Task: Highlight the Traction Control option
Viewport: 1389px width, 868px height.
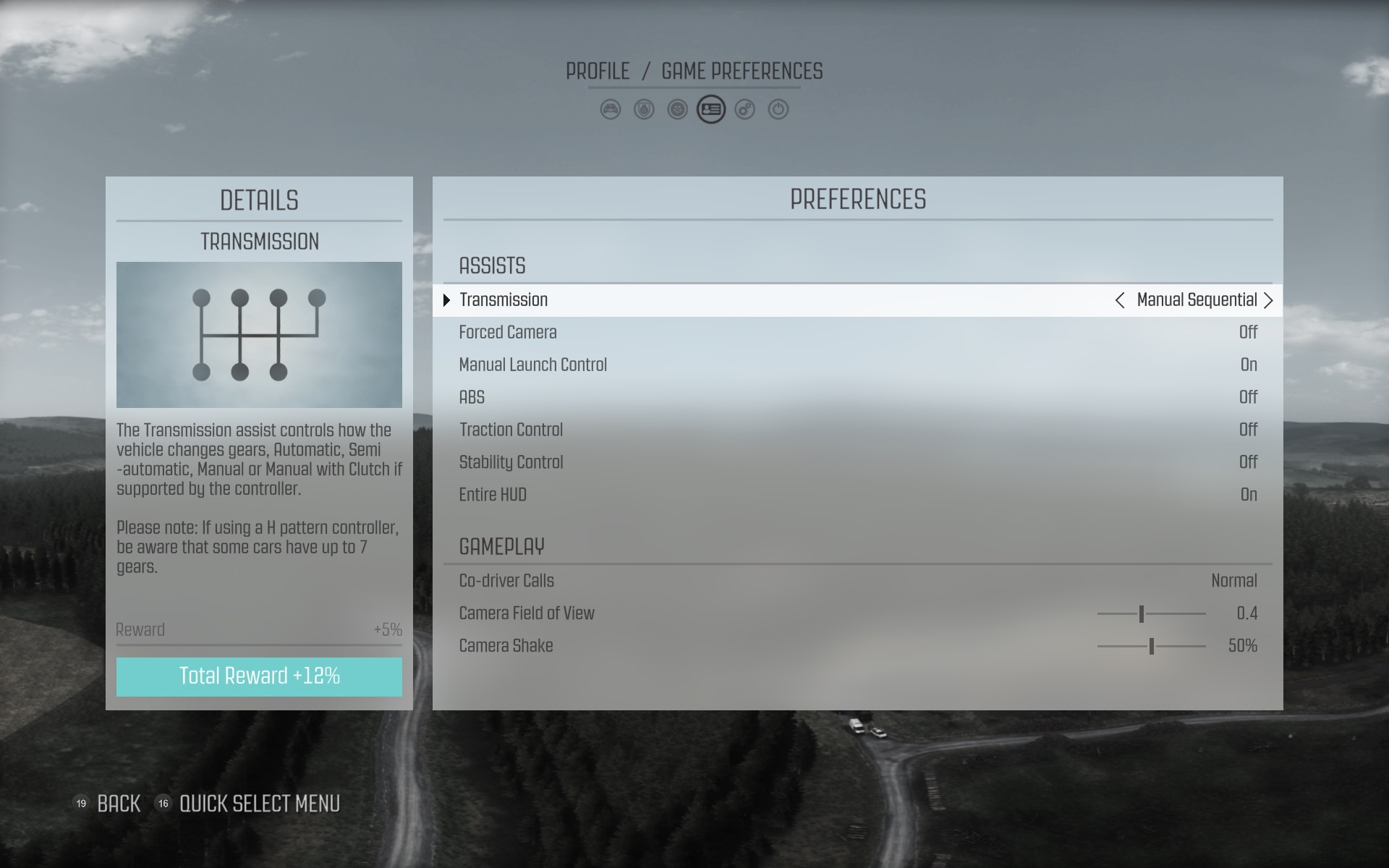Action: 857,430
